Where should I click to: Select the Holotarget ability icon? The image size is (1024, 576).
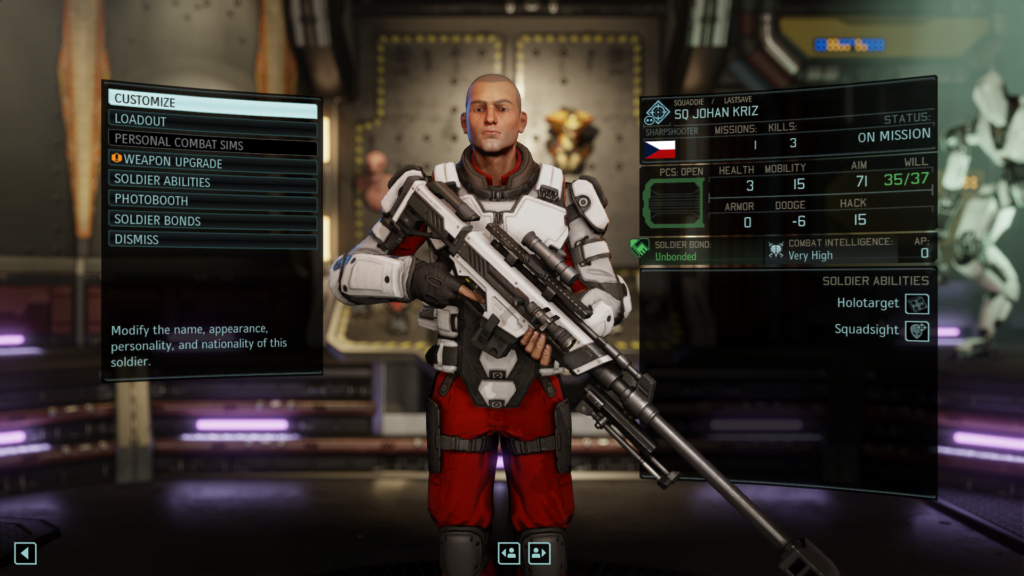pos(917,303)
